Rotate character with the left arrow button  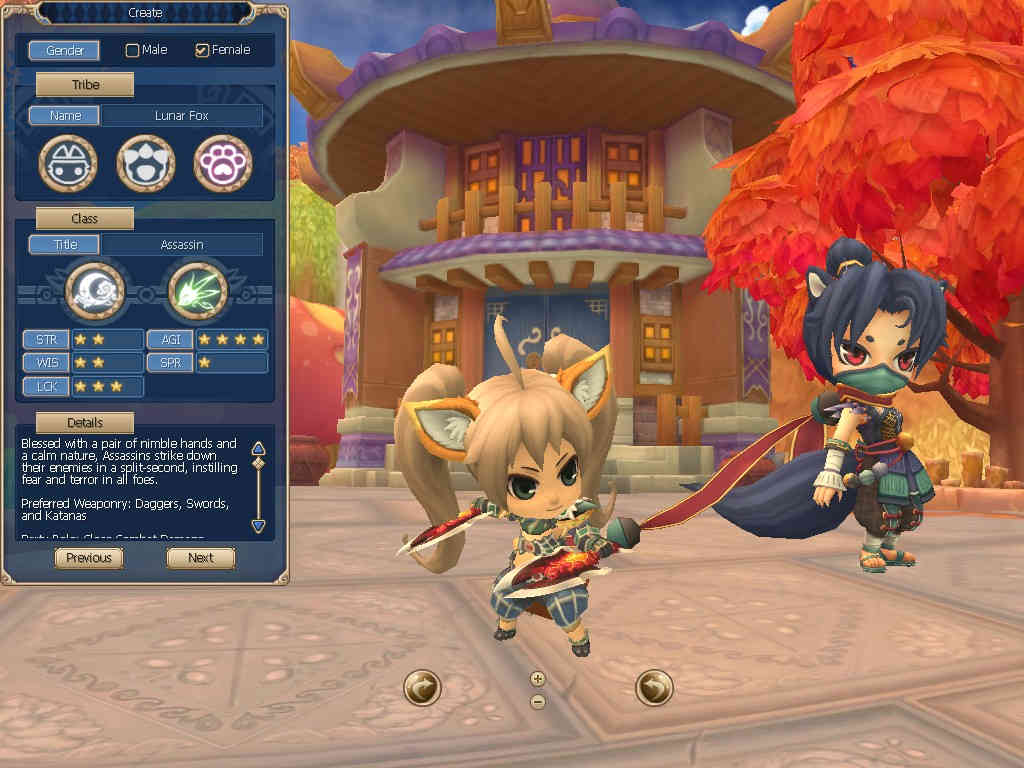click(x=422, y=688)
